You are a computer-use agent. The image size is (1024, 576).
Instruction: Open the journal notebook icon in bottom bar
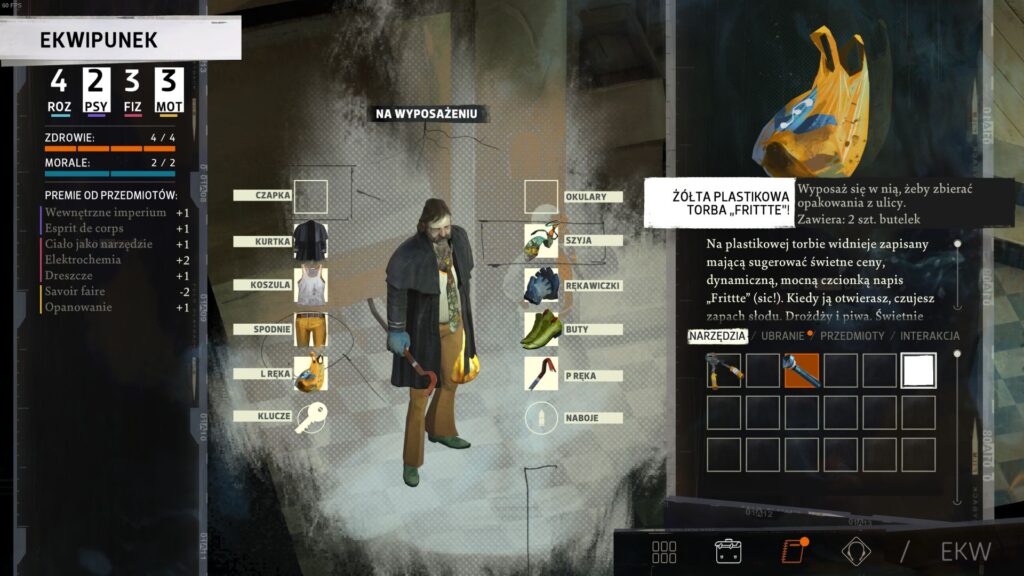pos(794,551)
